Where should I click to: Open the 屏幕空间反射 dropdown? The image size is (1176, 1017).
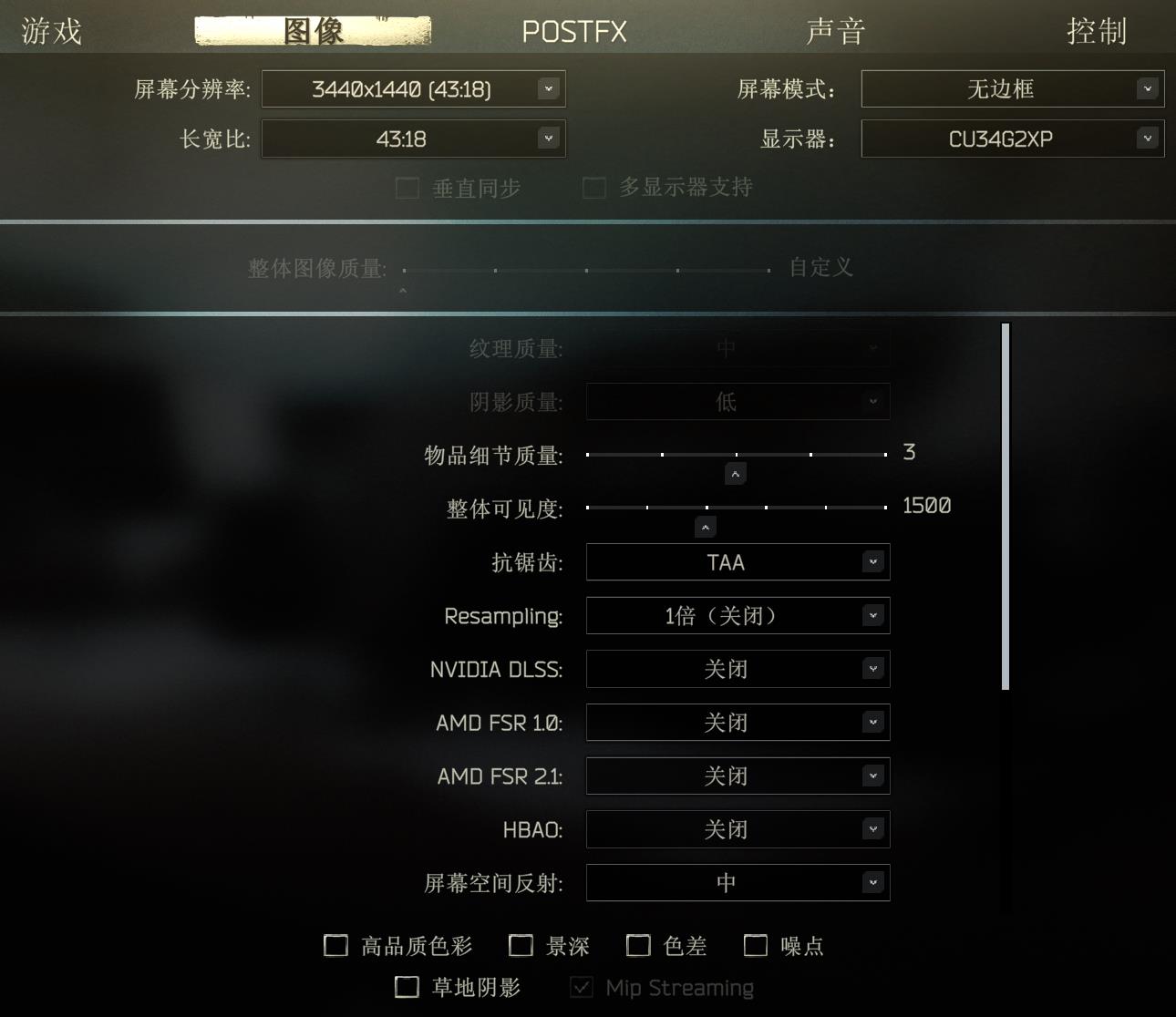pyautogui.click(x=737, y=882)
